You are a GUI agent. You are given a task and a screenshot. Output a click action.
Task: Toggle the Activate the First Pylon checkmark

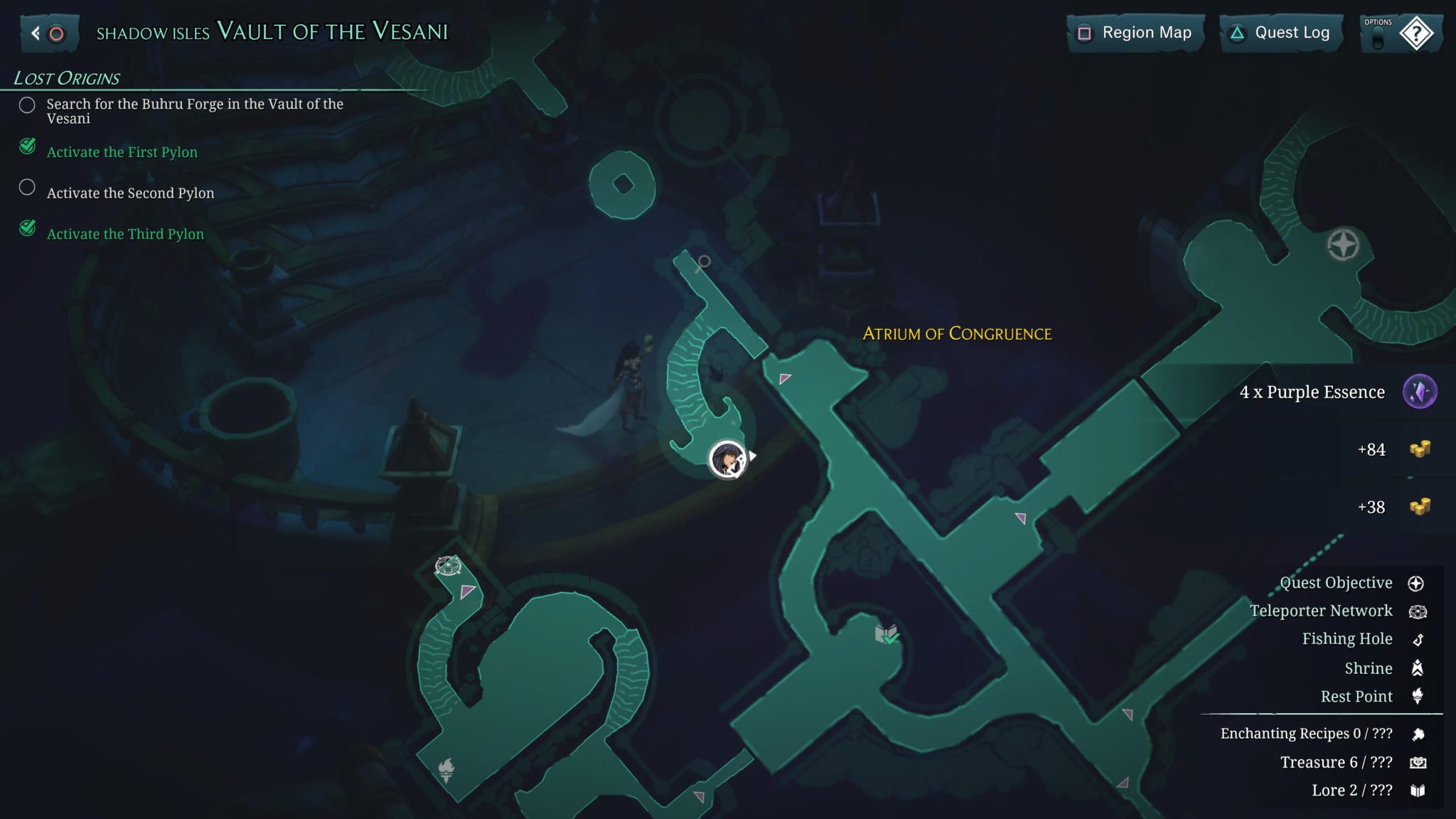point(27,147)
